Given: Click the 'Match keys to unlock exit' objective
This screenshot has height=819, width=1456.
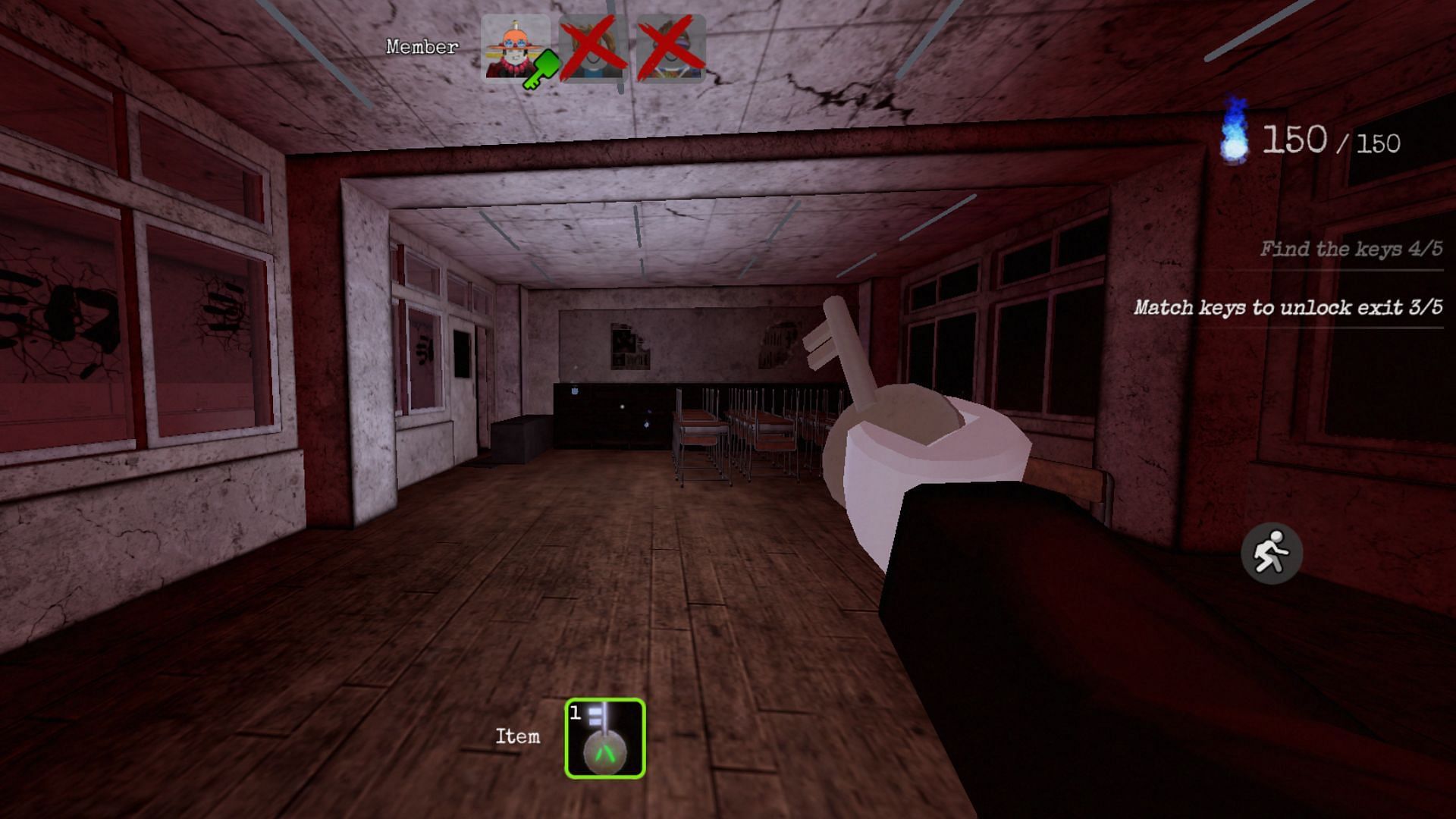Looking at the screenshot, I should pyautogui.click(x=1288, y=307).
